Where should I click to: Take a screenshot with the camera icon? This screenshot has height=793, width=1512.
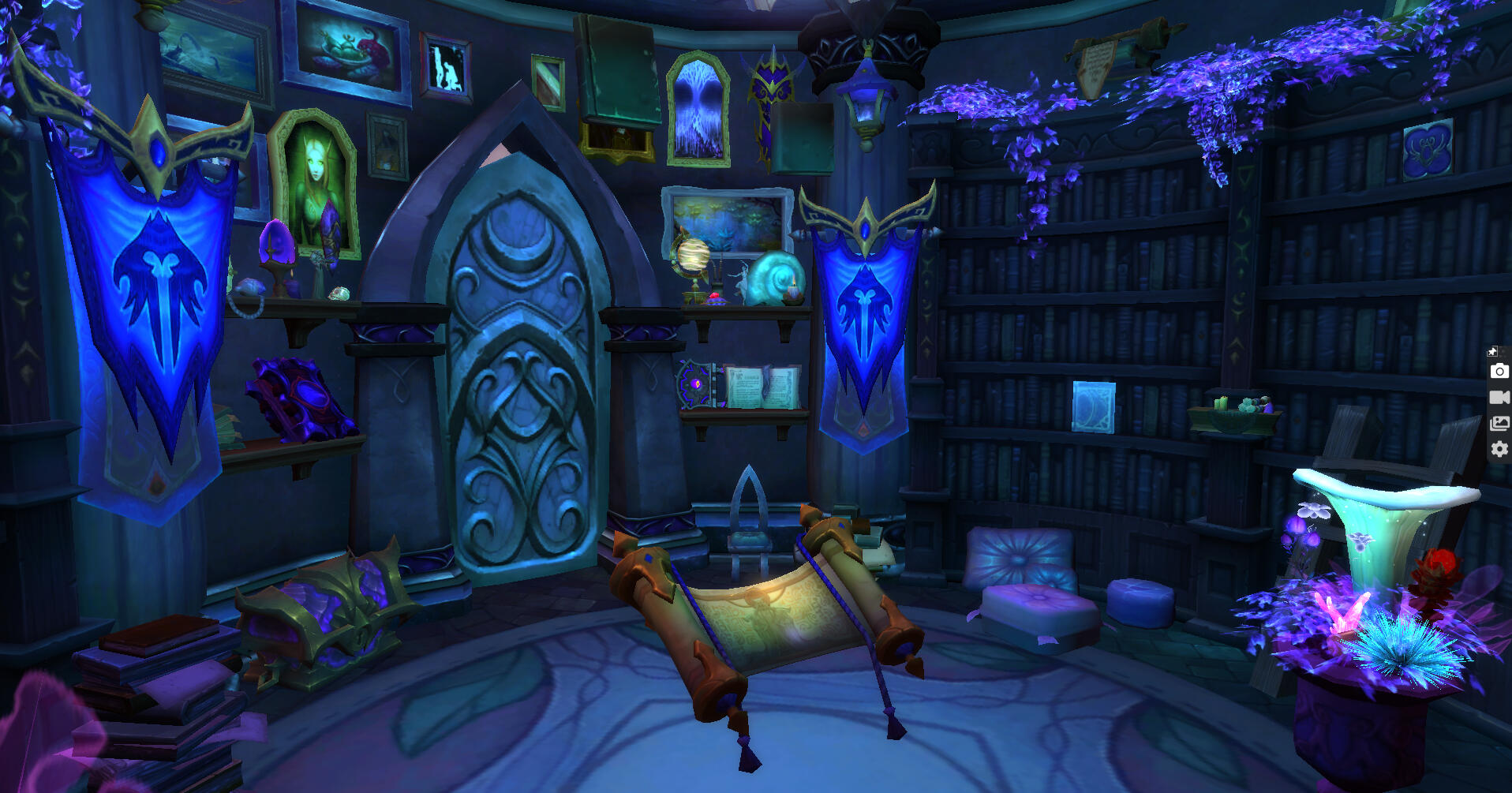tap(1499, 372)
